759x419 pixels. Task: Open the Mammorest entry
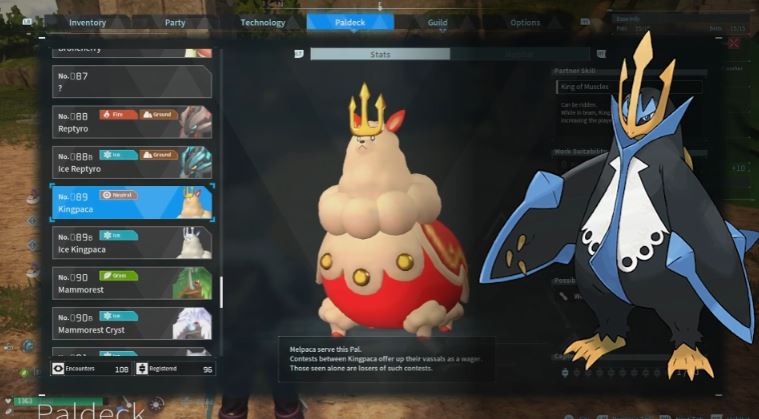131,282
